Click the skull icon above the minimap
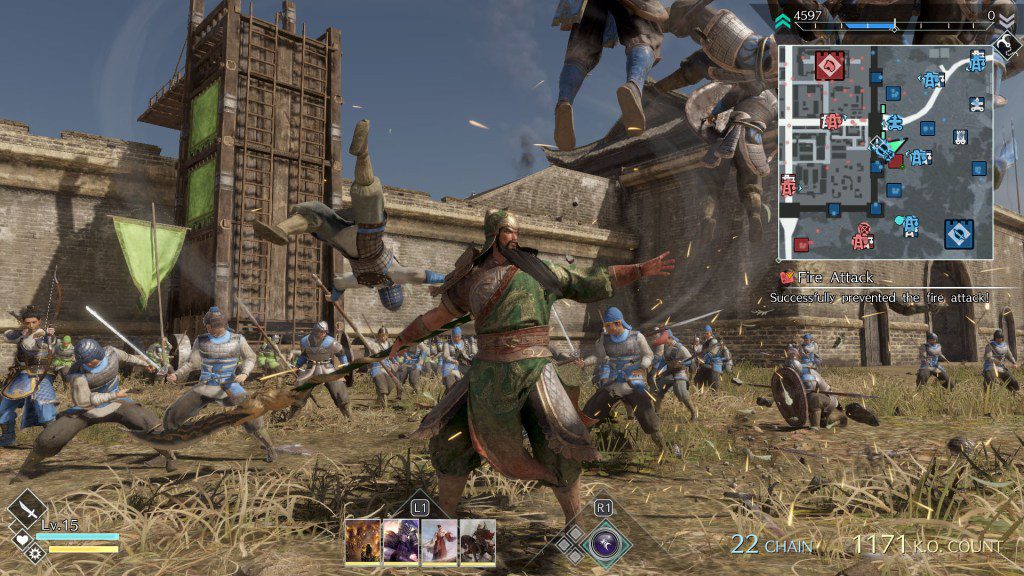The width and height of the screenshot is (1024, 576). coord(1005,42)
